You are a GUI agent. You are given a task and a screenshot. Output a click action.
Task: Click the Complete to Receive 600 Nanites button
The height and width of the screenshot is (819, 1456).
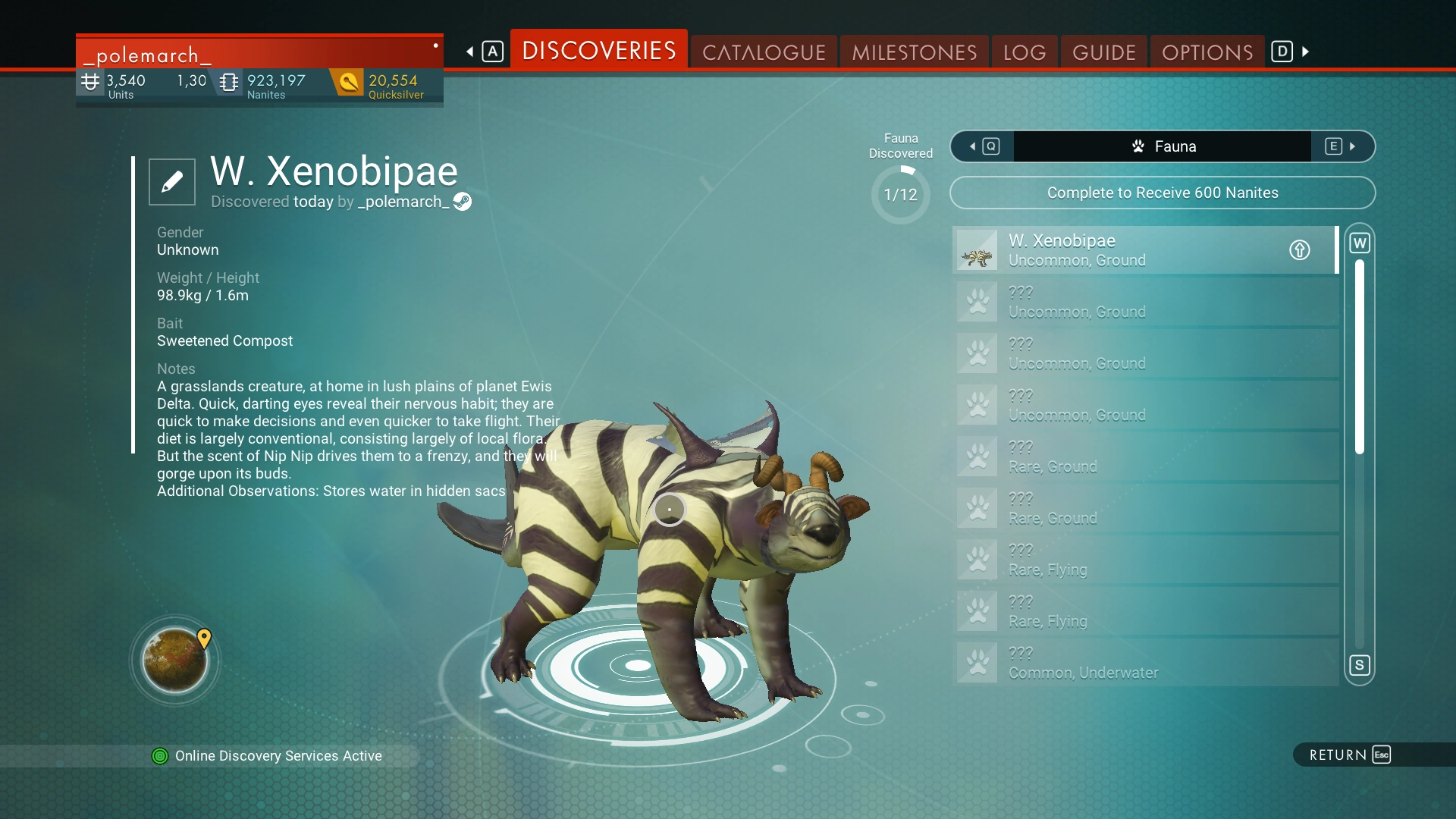tap(1162, 193)
